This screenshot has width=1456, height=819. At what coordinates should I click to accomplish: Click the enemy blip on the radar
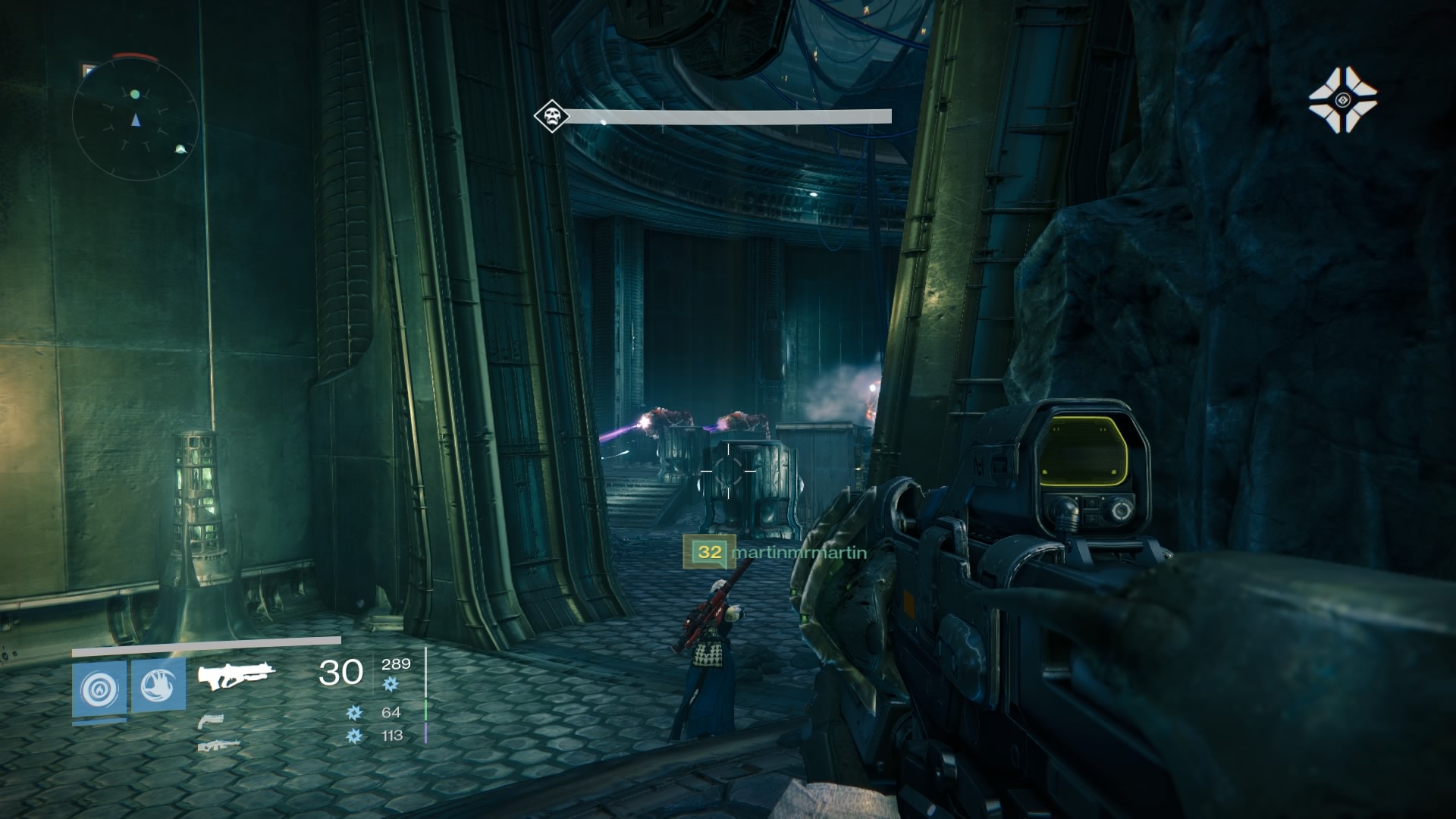pyautogui.click(x=181, y=150)
